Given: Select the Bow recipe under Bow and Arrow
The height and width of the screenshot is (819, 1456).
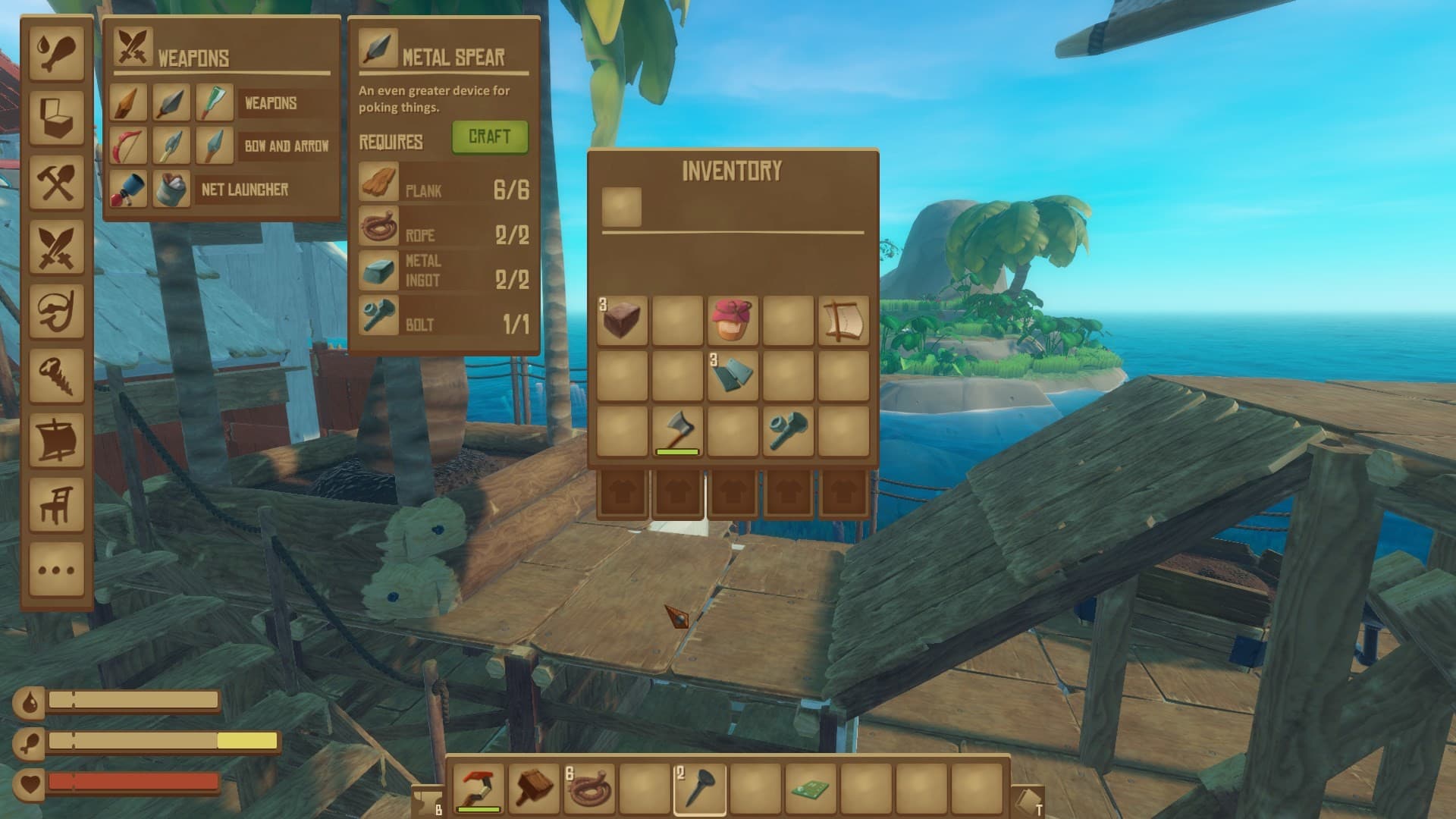Looking at the screenshot, I should tap(129, 146).
